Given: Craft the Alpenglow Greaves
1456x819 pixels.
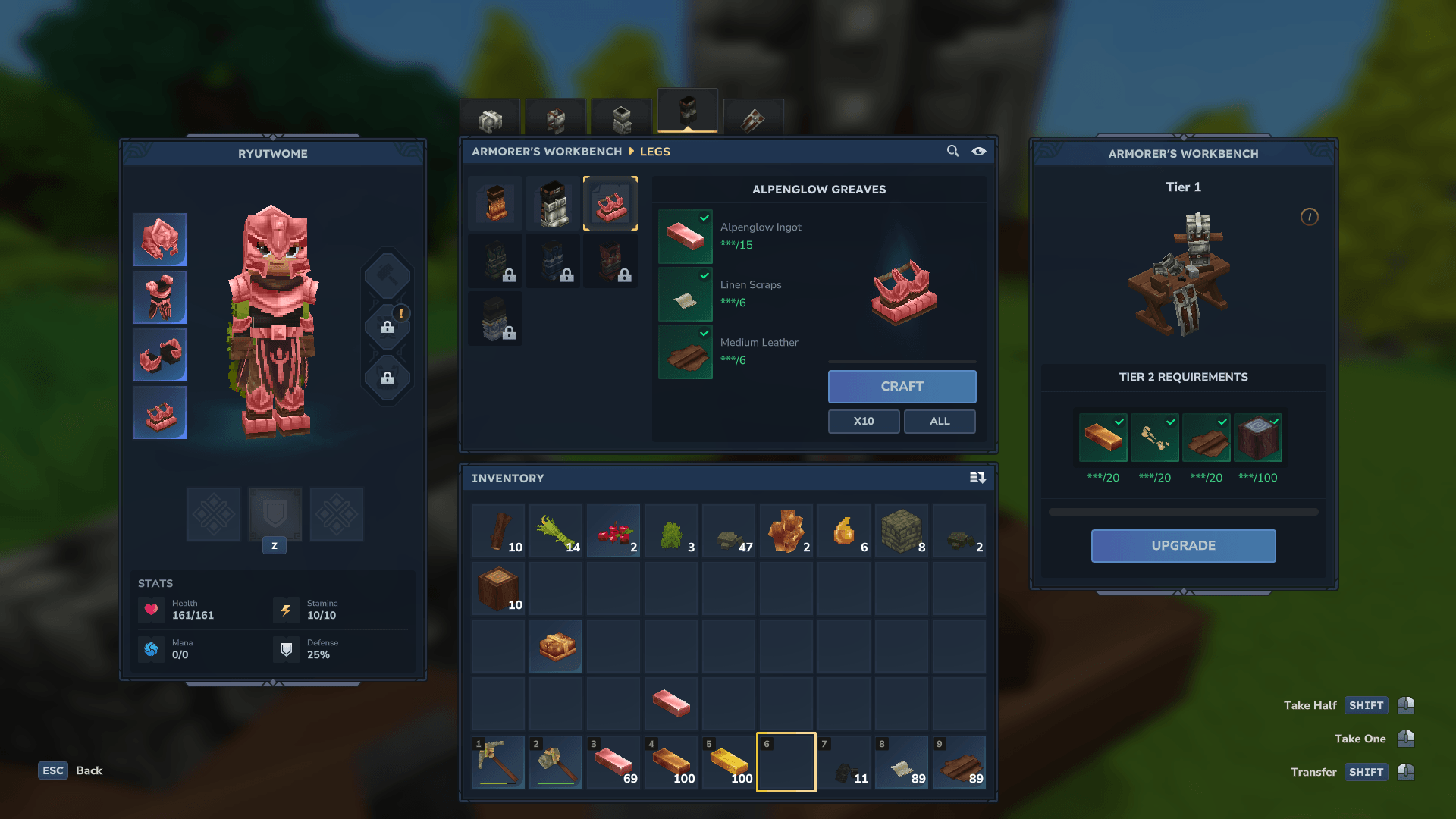Looking at the screenshot, I should [x=902, y=387].
